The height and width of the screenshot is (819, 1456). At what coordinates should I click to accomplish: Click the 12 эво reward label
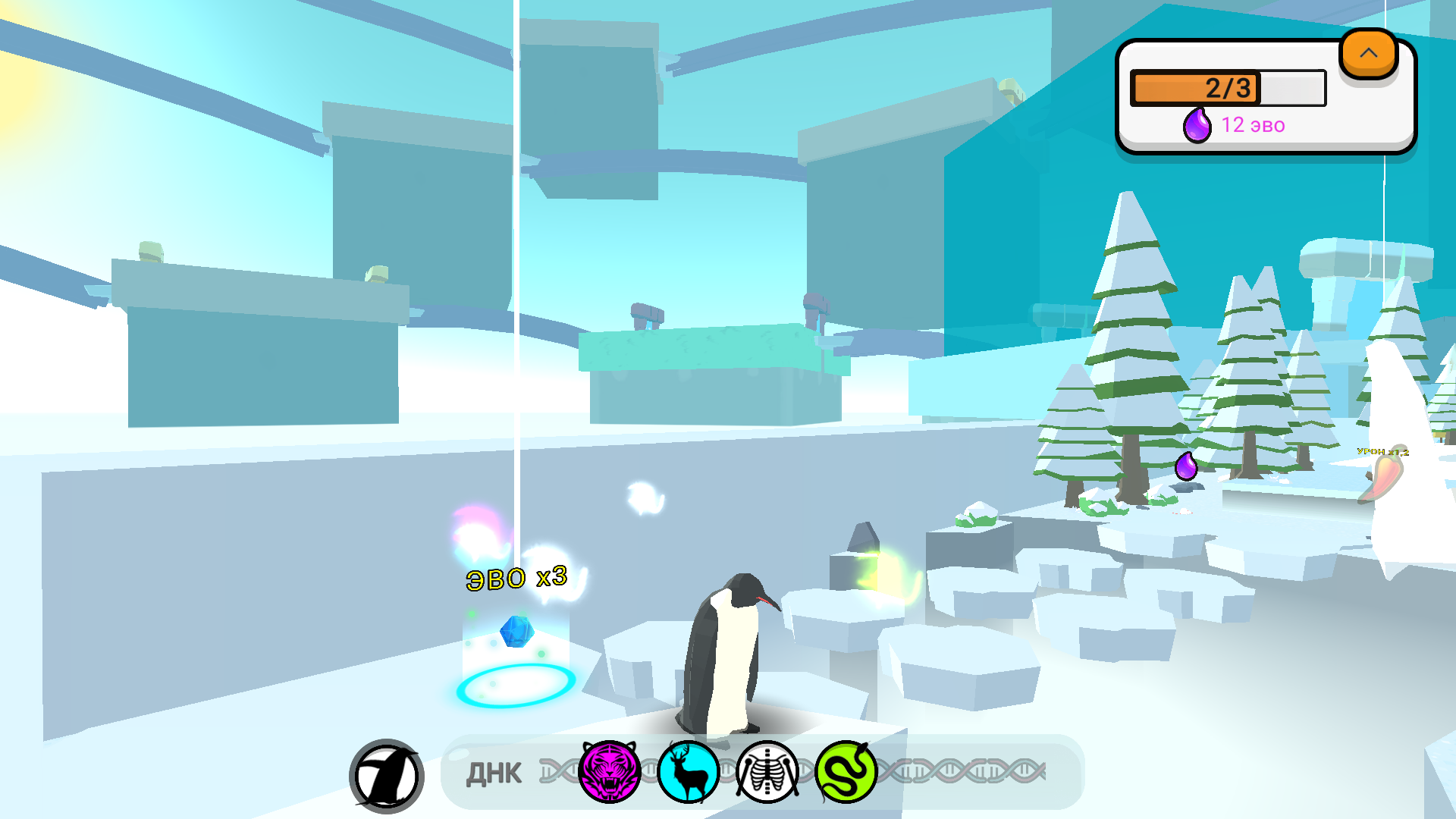1253,125
